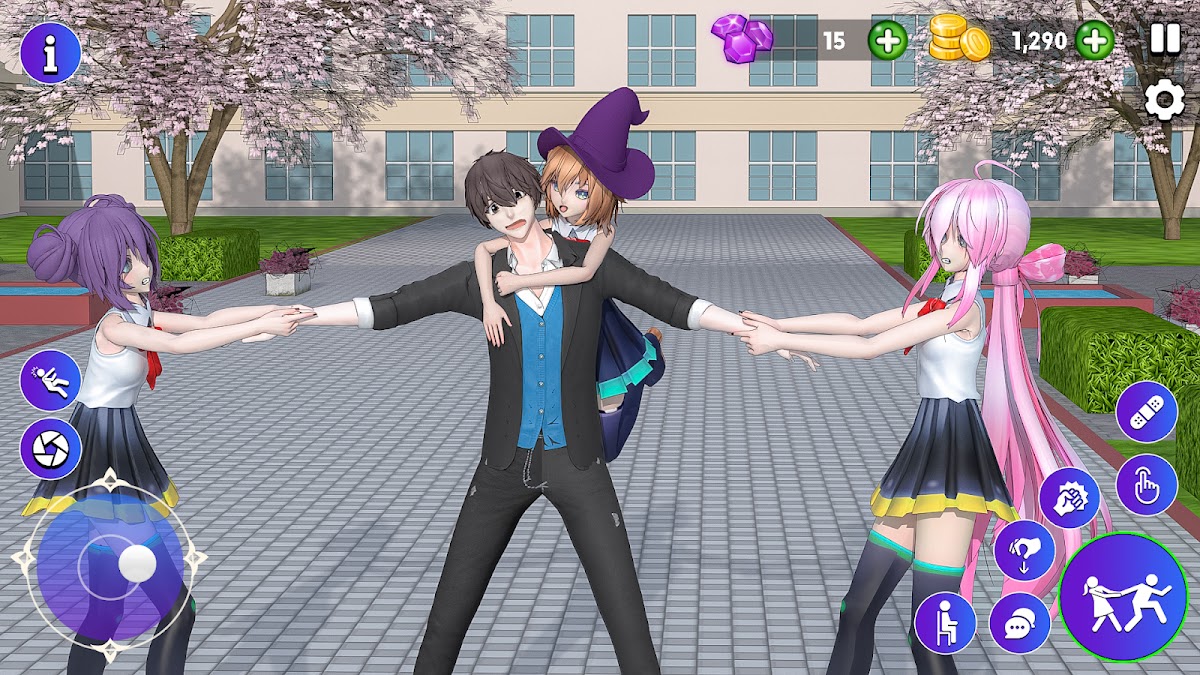Tap the large pull-character action button

tap(1123, 596)
